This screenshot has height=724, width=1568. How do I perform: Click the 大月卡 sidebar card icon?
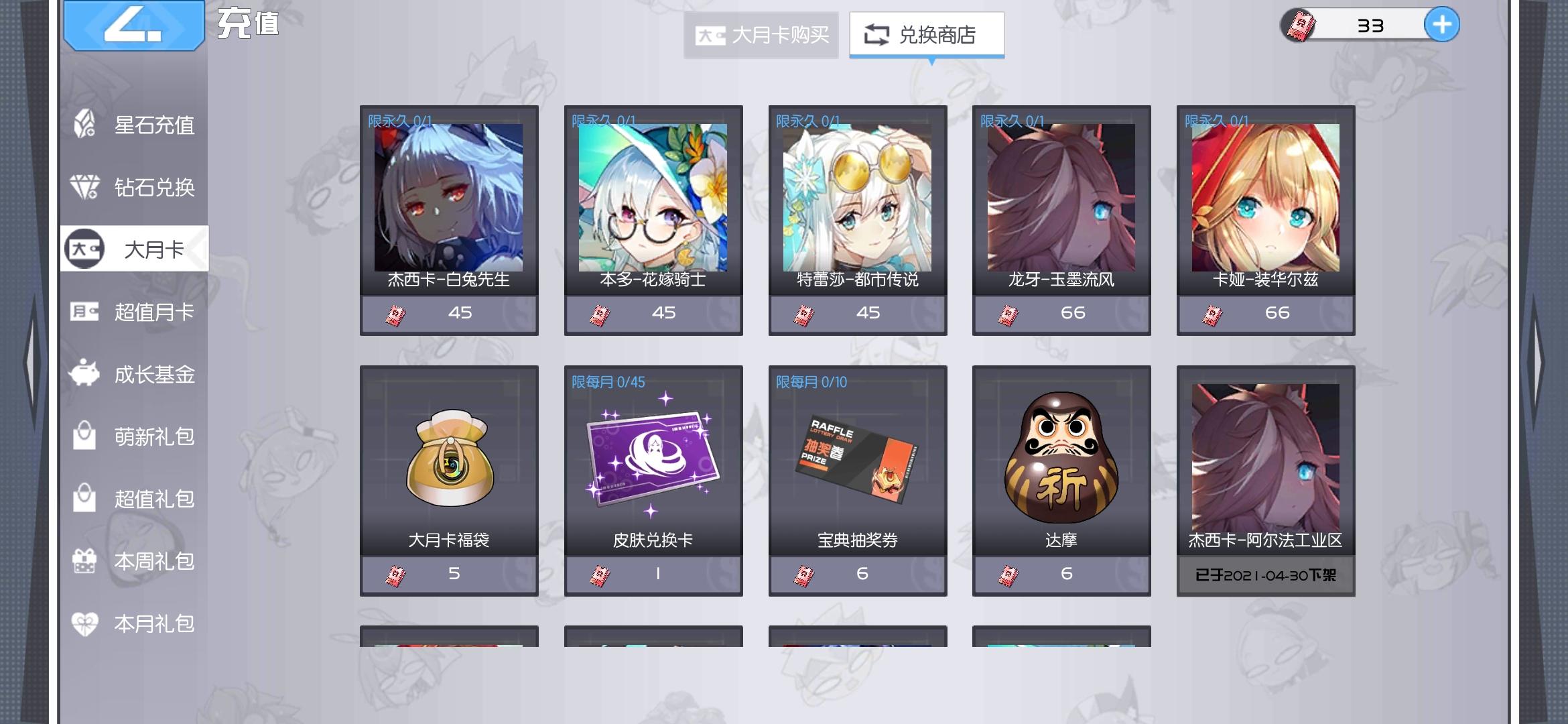[x=86, y=248]
